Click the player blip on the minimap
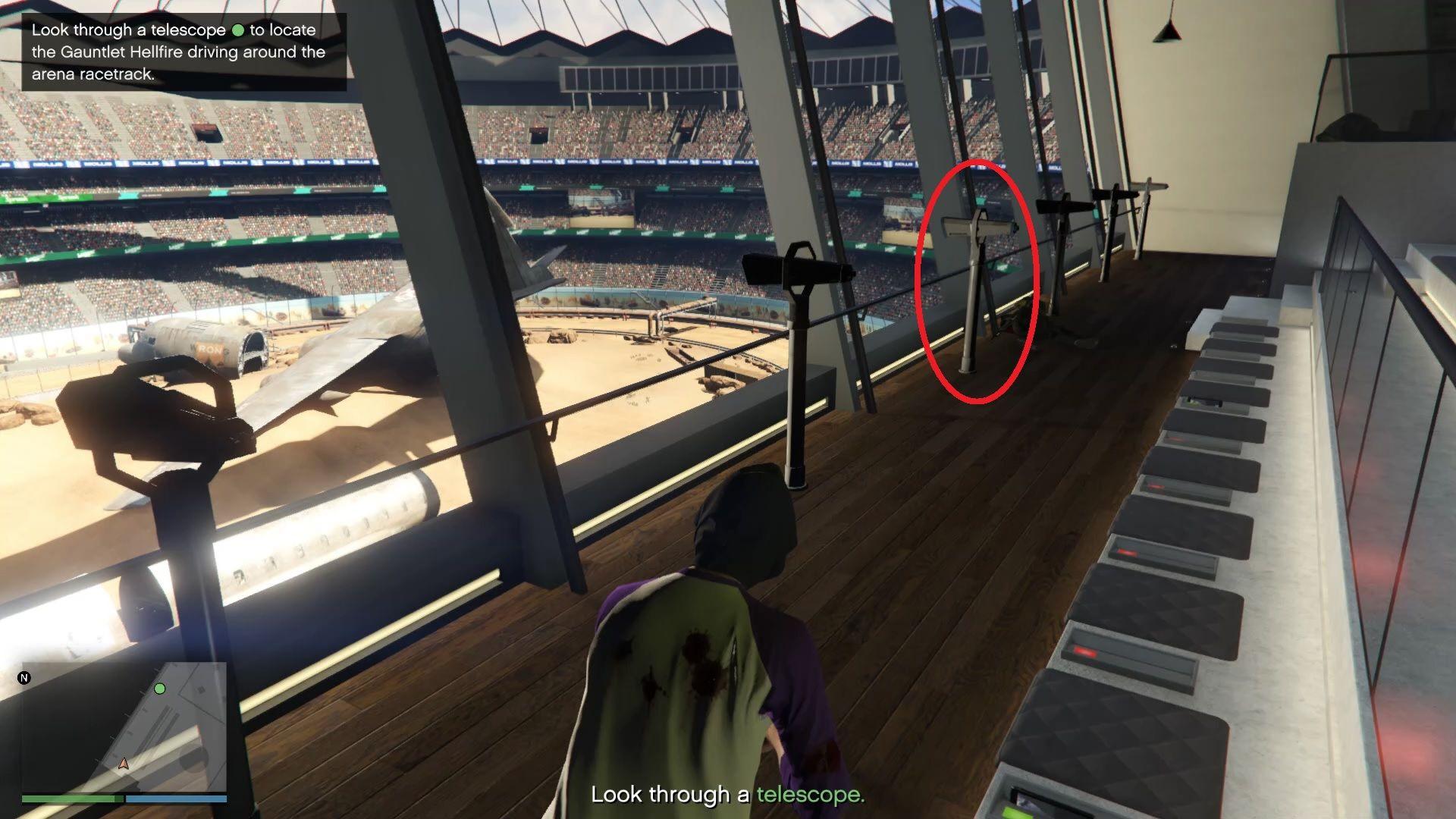The height and width of the screenshot is (819, 1456). pyautogui.click(x=124, y=764)
